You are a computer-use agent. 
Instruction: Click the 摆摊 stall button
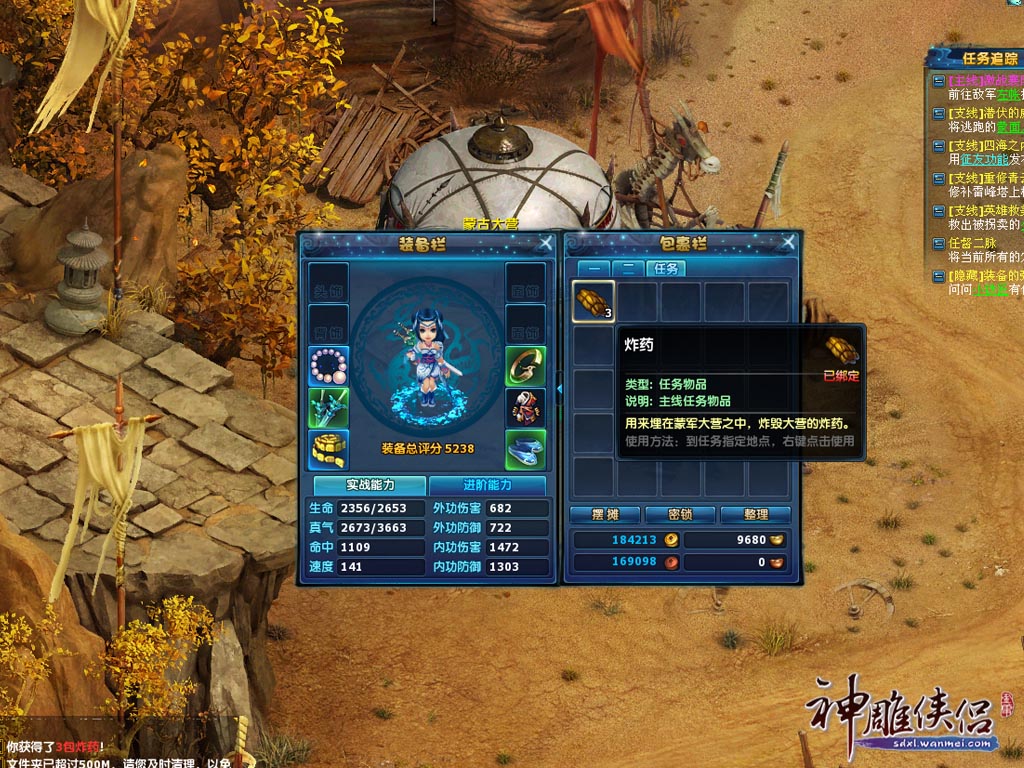pyautogui.click(x=602, y=515)
